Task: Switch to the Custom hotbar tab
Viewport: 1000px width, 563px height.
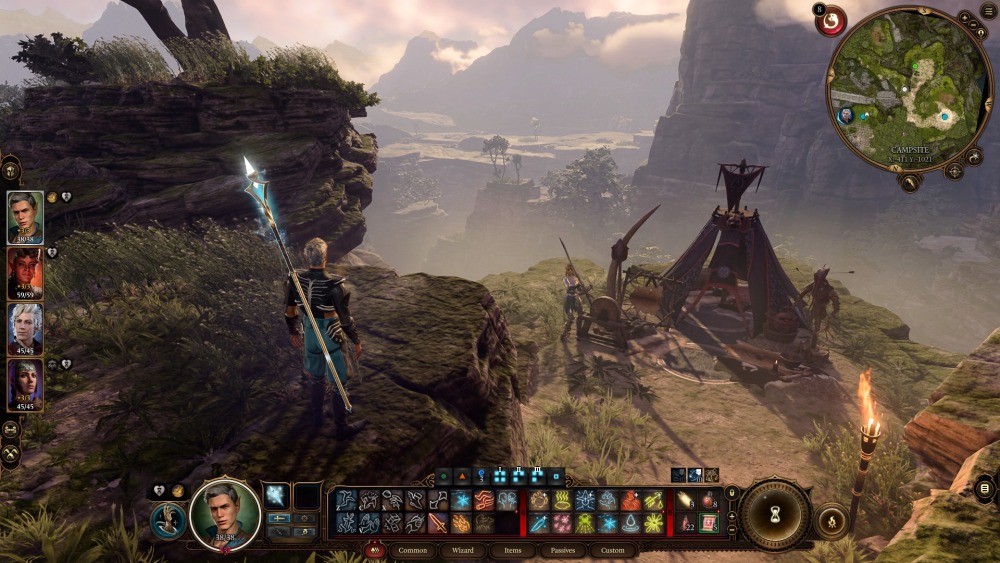Action: click(x=612, y=551)
